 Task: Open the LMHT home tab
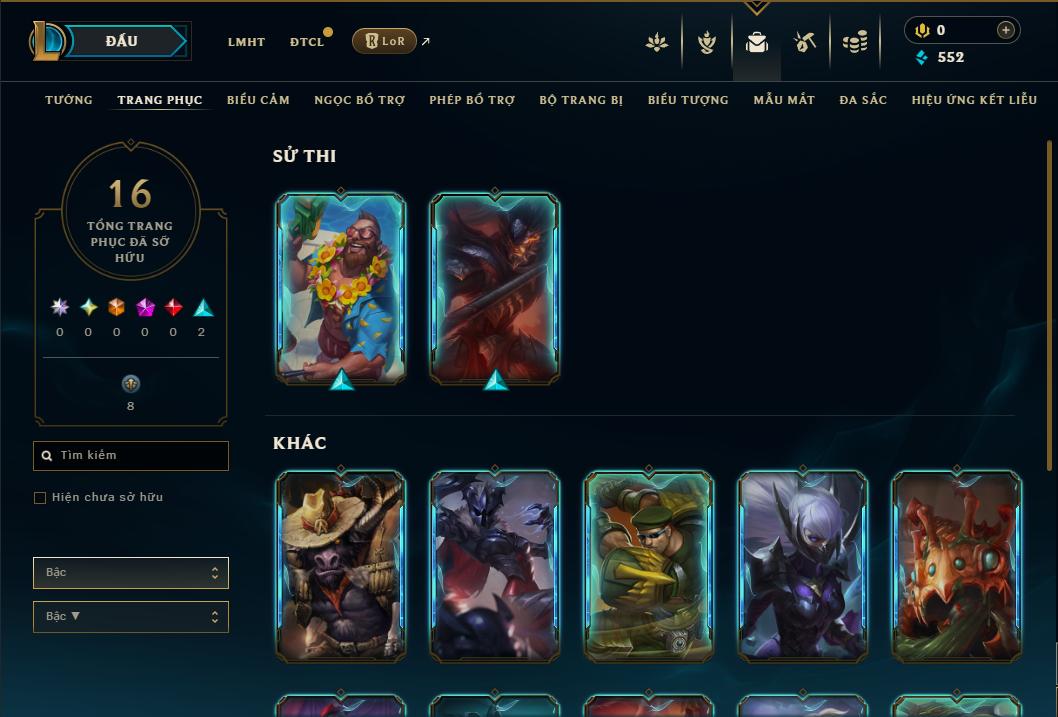246,42
